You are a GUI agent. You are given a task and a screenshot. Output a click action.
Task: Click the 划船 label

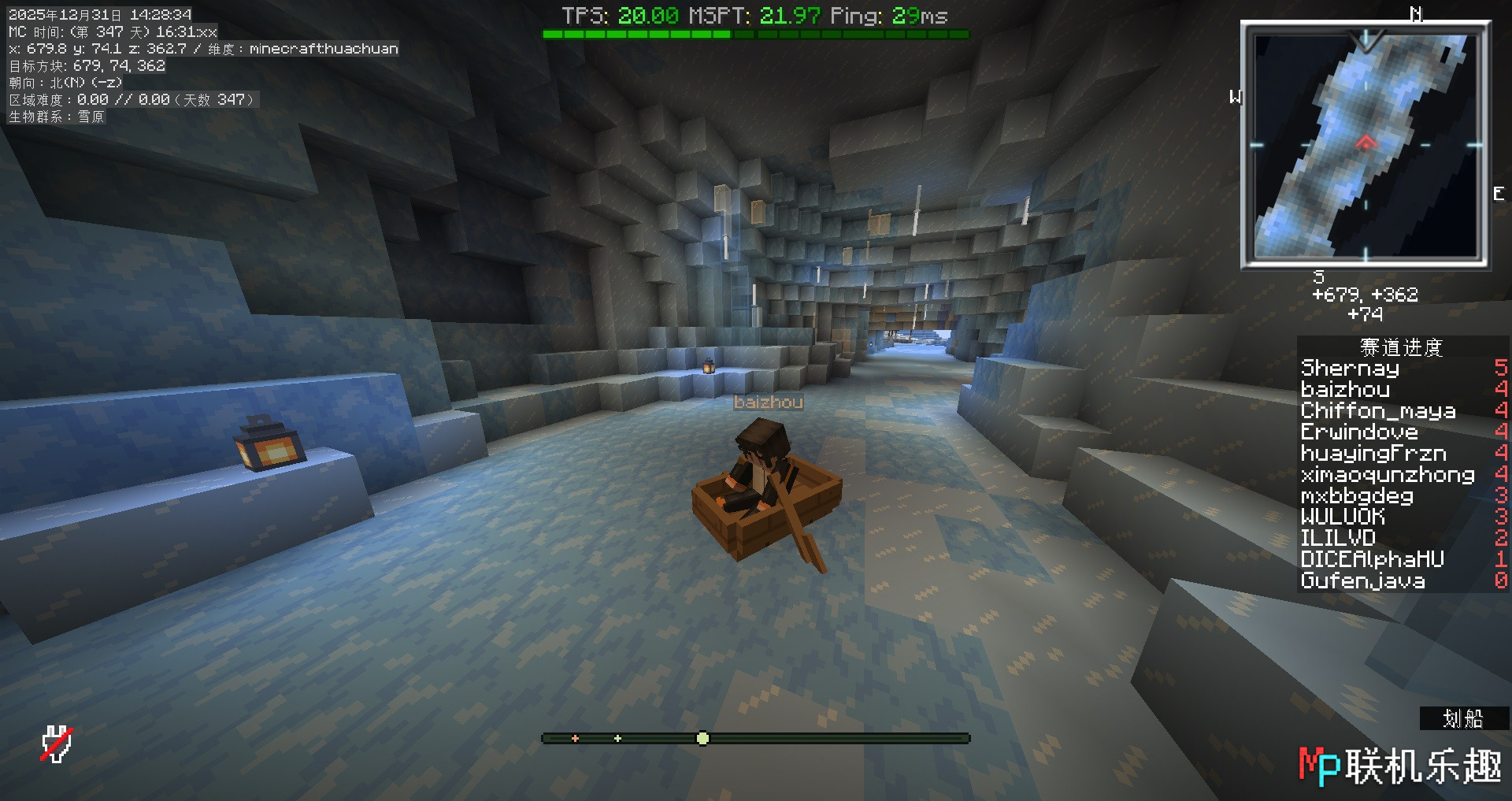pyautogui.click(x=1462, y=718)
